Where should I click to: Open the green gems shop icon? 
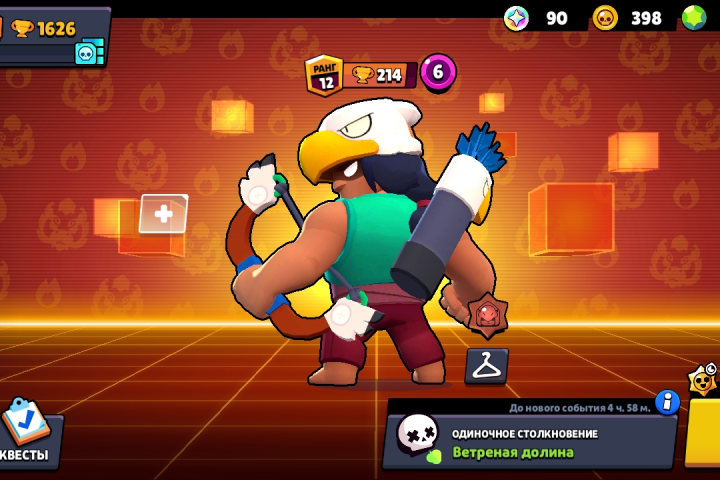[x=694, y=18]
